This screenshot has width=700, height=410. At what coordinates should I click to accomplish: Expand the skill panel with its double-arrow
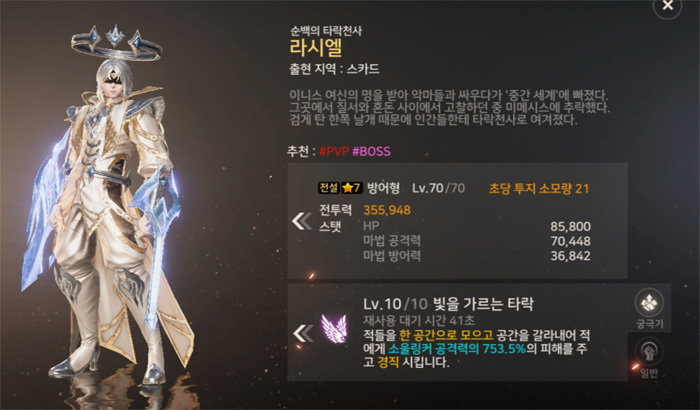(302, 333)
